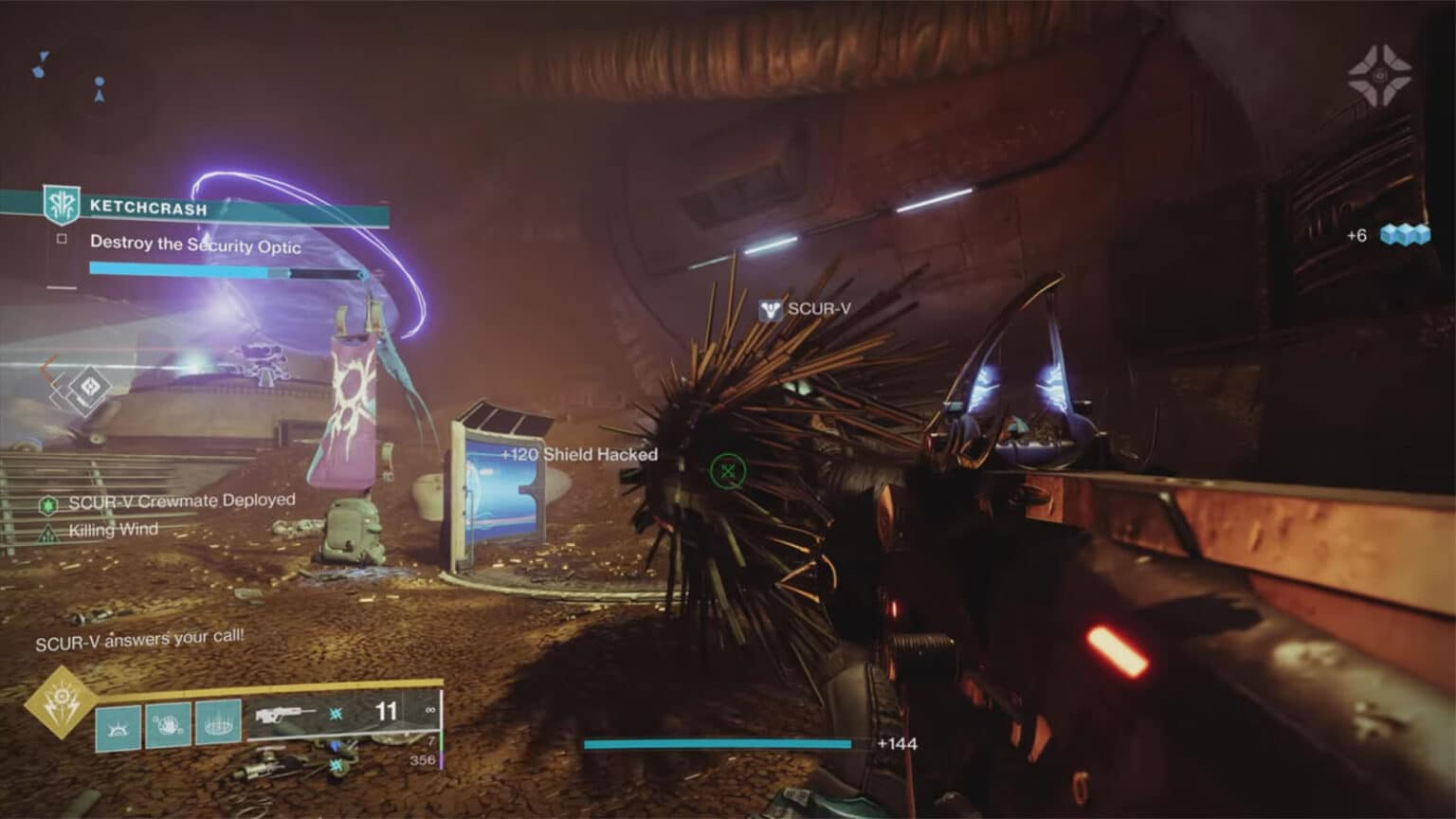Tick the Destroy the Security Optic checkbox

(62, 239)
